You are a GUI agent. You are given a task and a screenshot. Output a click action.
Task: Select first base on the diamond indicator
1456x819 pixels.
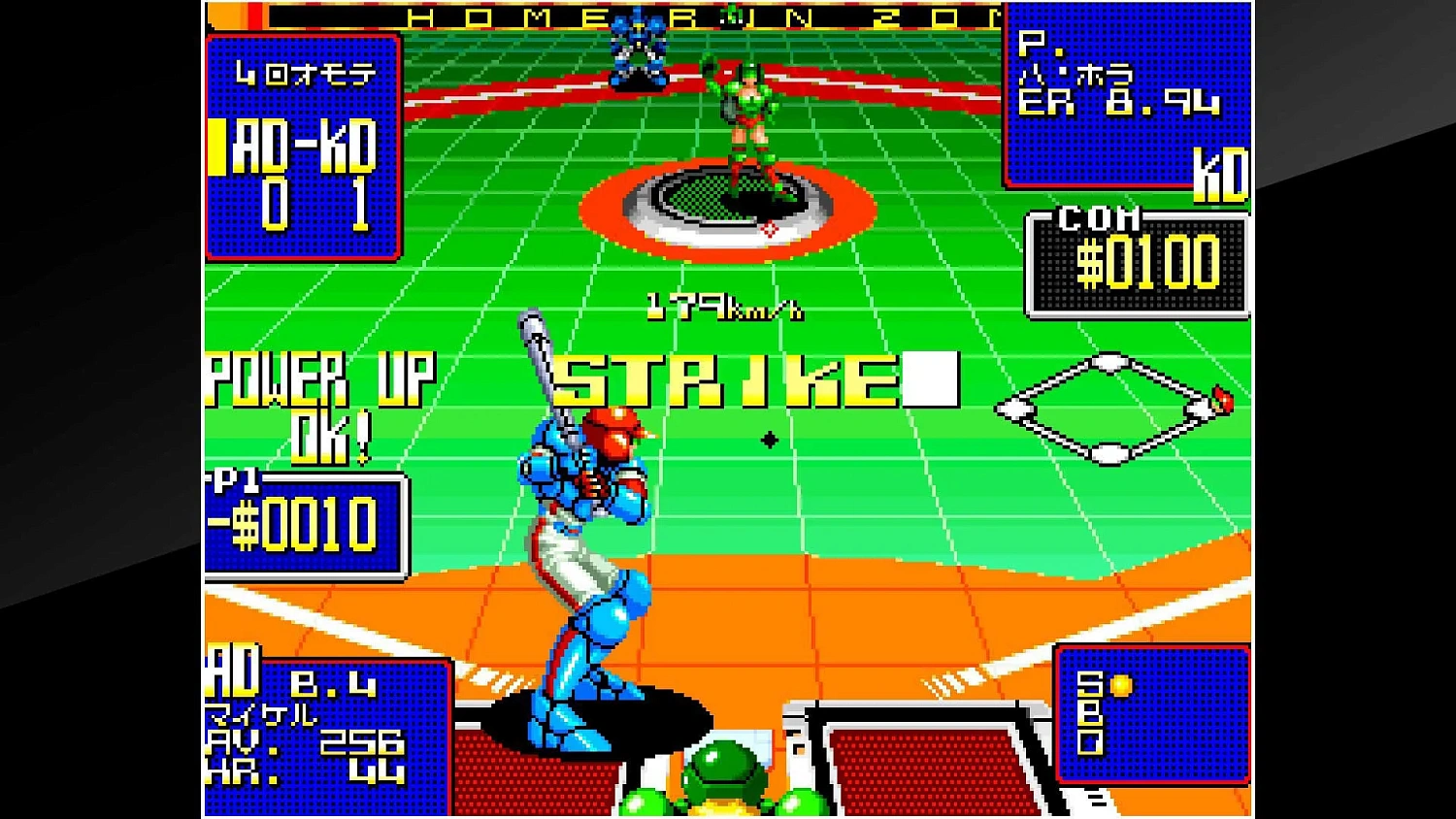(x=1197, y=408)
